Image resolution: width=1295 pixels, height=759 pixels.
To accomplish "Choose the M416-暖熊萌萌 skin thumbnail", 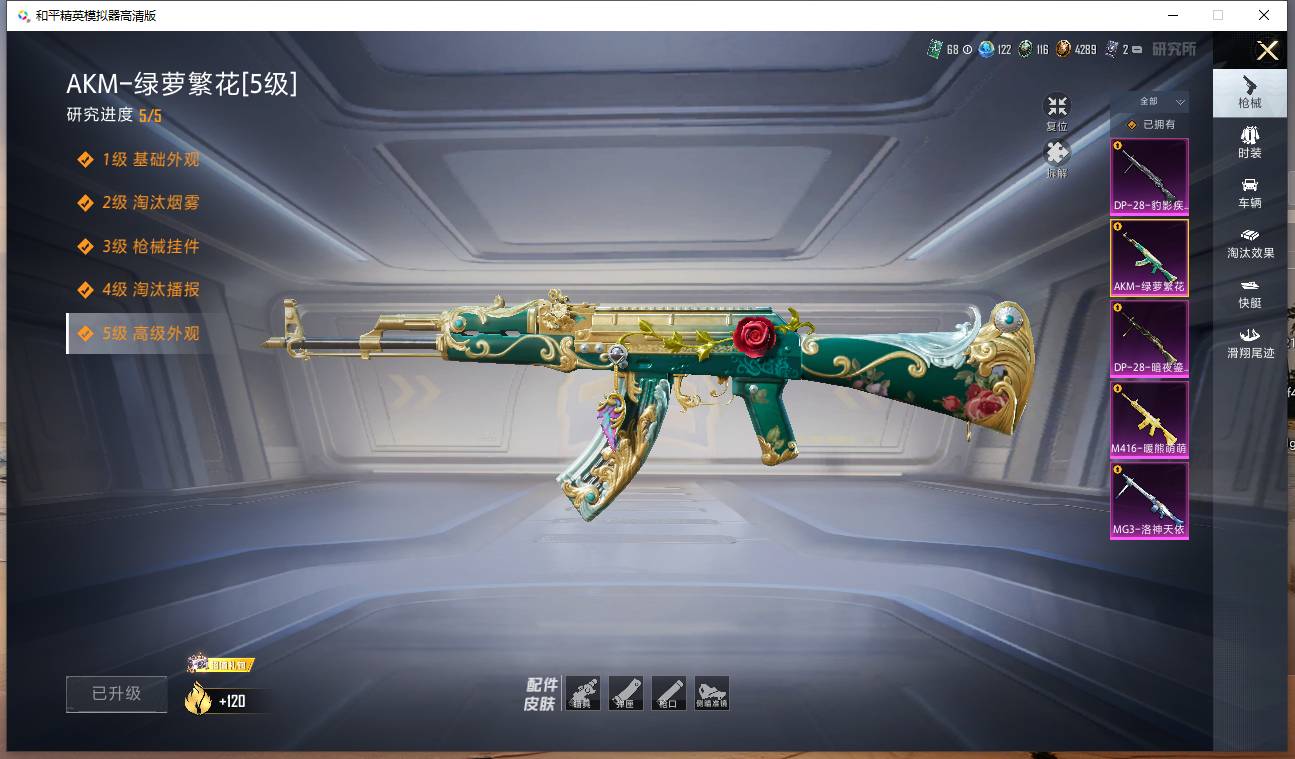I will click(x=1149, y=419).
